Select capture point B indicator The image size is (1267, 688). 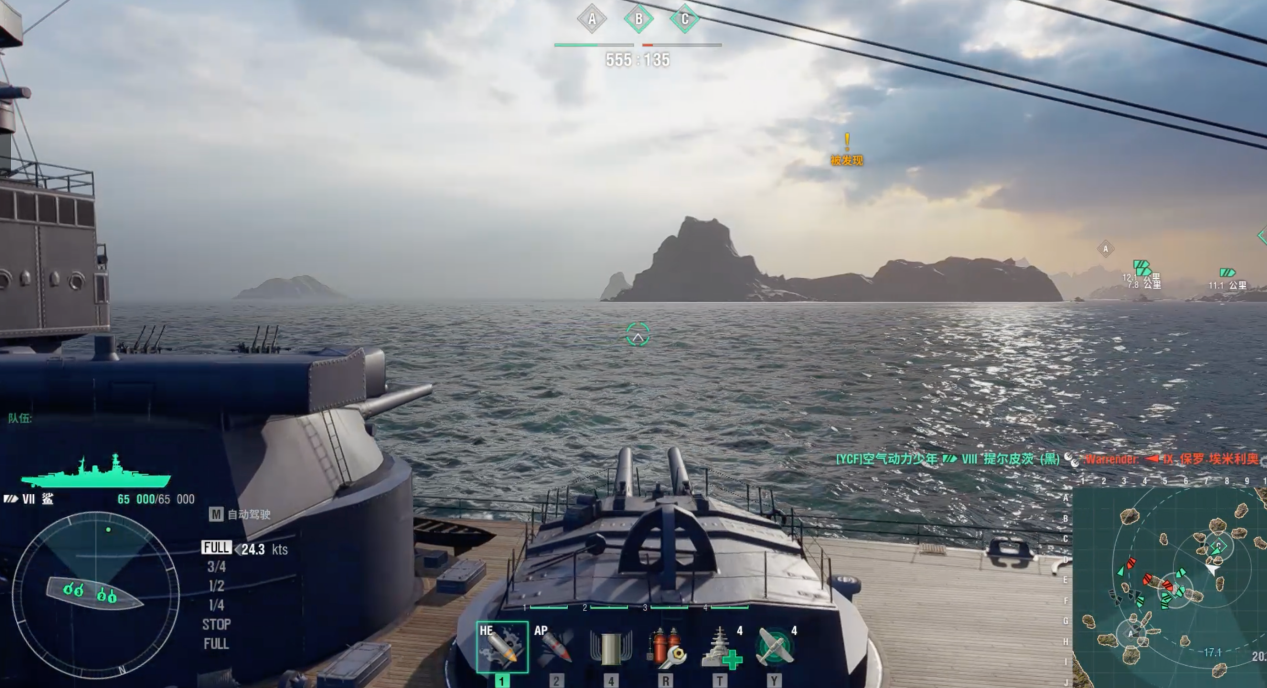click(638, 18)
